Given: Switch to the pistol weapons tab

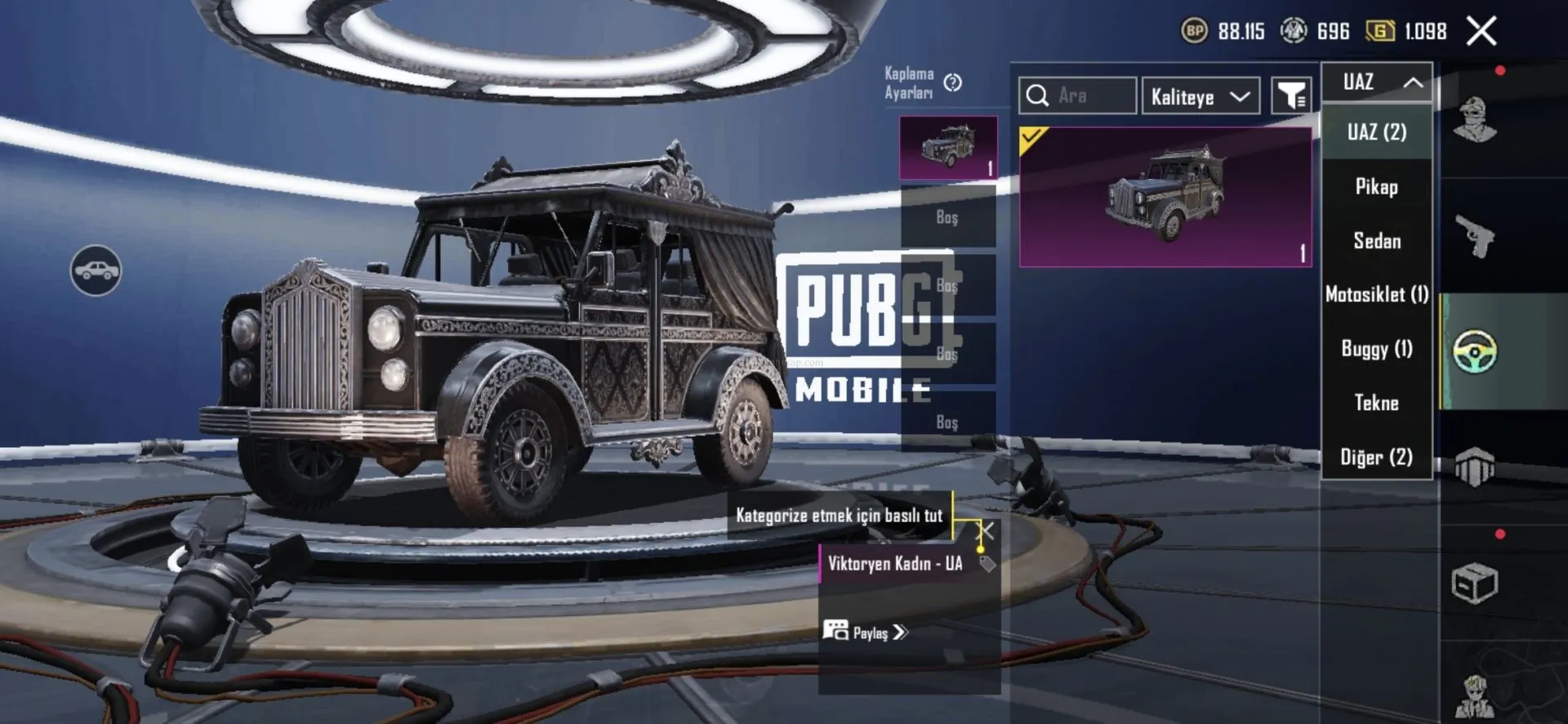Looking at the screenshot, I should pyautogui.click(x=1475, y=237).
